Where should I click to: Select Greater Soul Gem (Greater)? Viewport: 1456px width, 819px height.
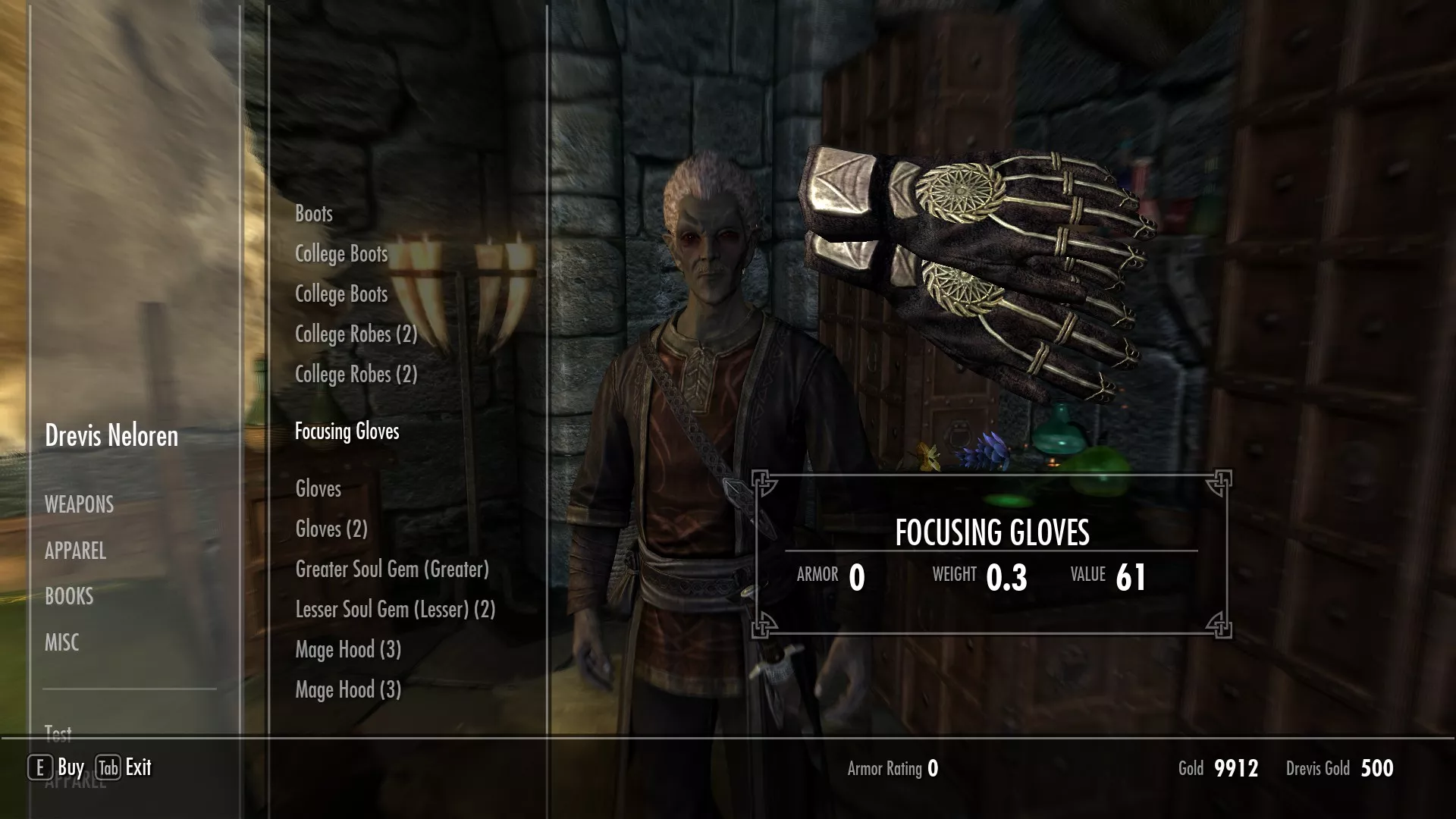pyautogui.click(x=392, y=570)
